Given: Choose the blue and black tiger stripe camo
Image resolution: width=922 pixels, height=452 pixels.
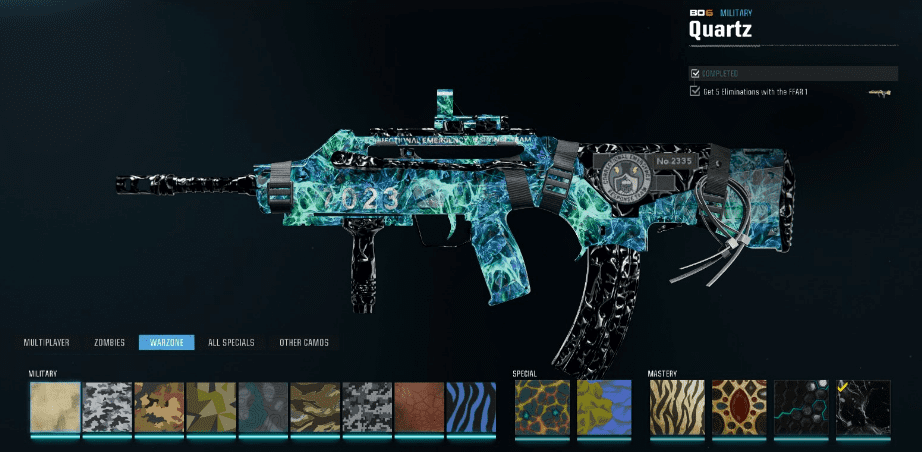Looking at the screenshot, I should click(470, 407).
